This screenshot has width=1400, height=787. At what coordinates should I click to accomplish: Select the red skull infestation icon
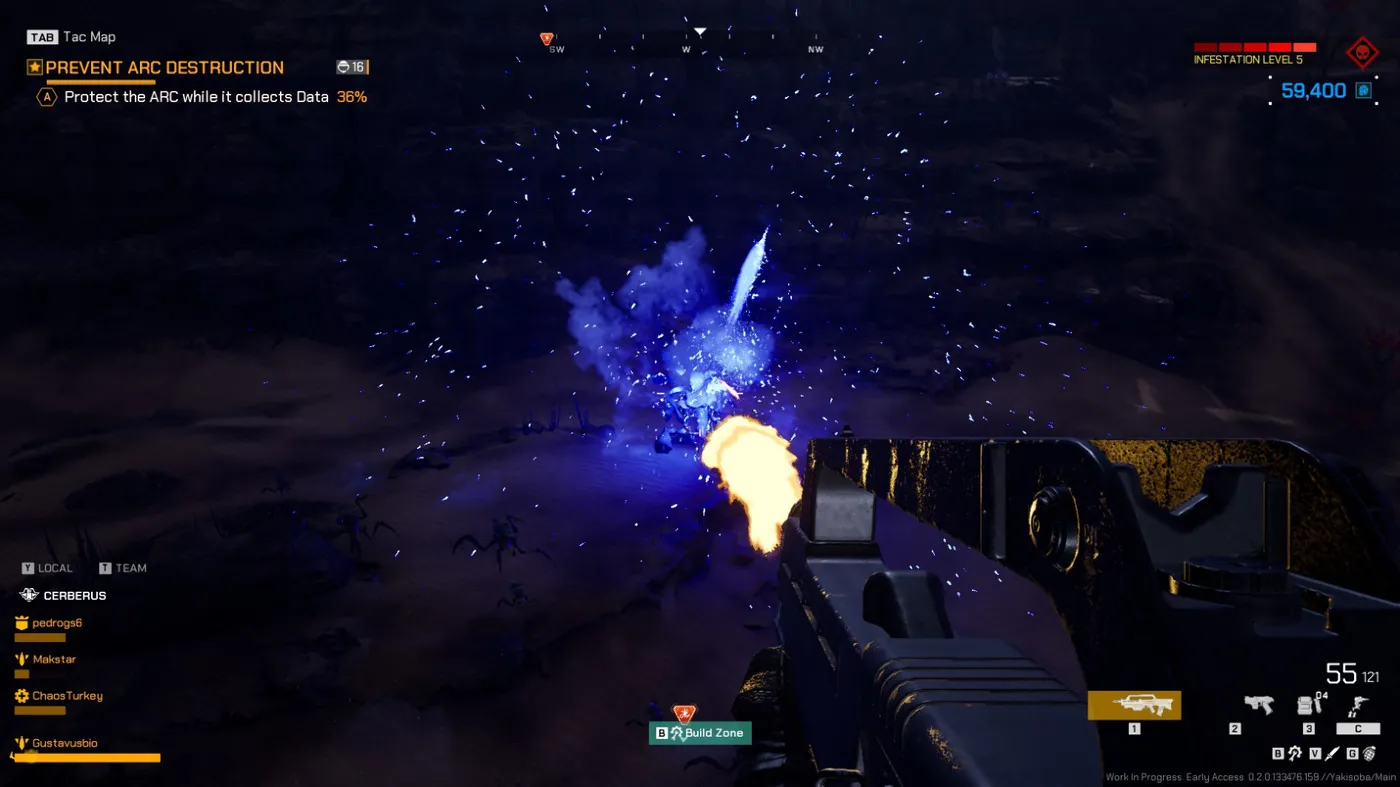(1361, 53)
